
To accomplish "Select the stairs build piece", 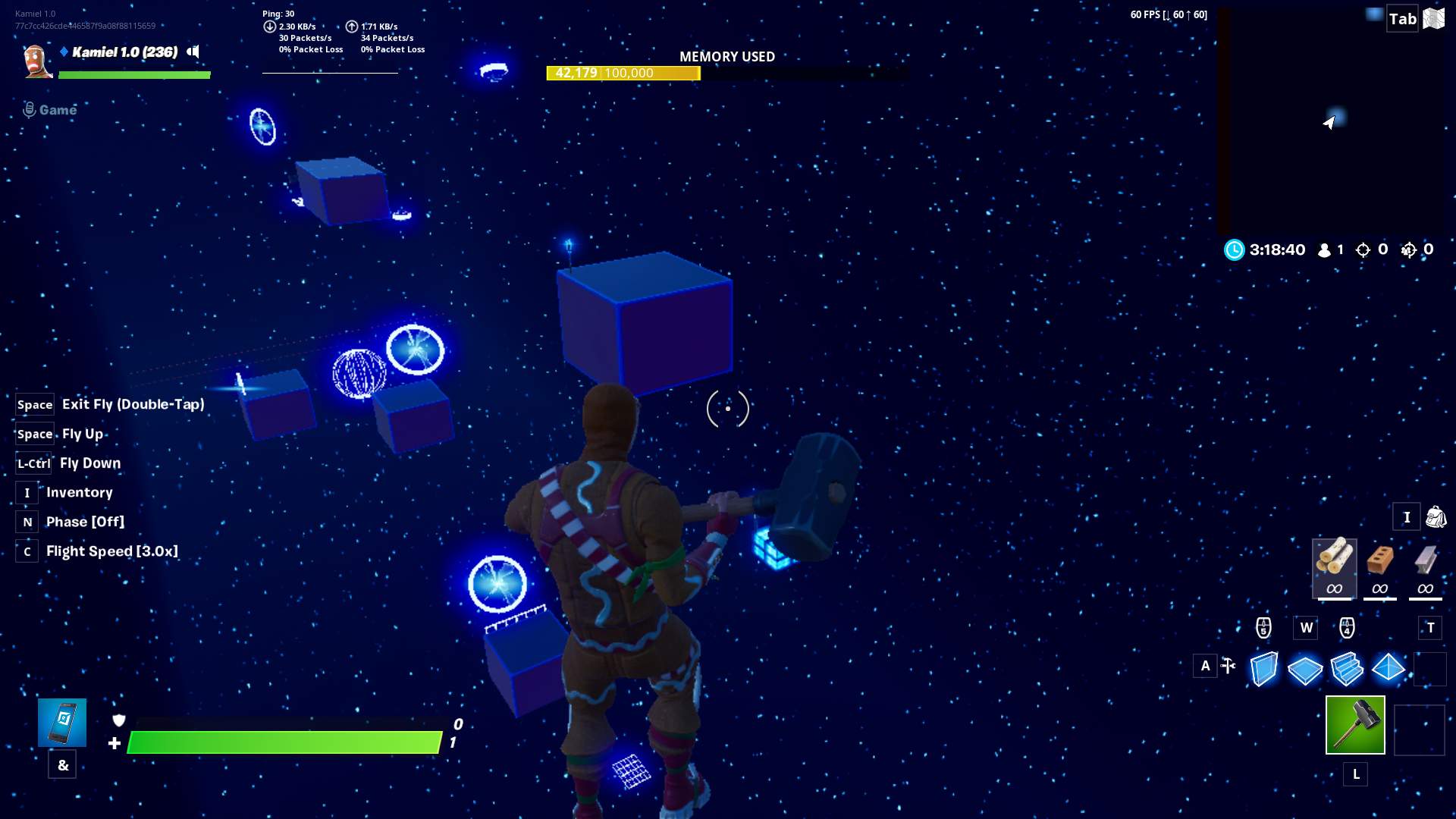I will click(1348, 670).
